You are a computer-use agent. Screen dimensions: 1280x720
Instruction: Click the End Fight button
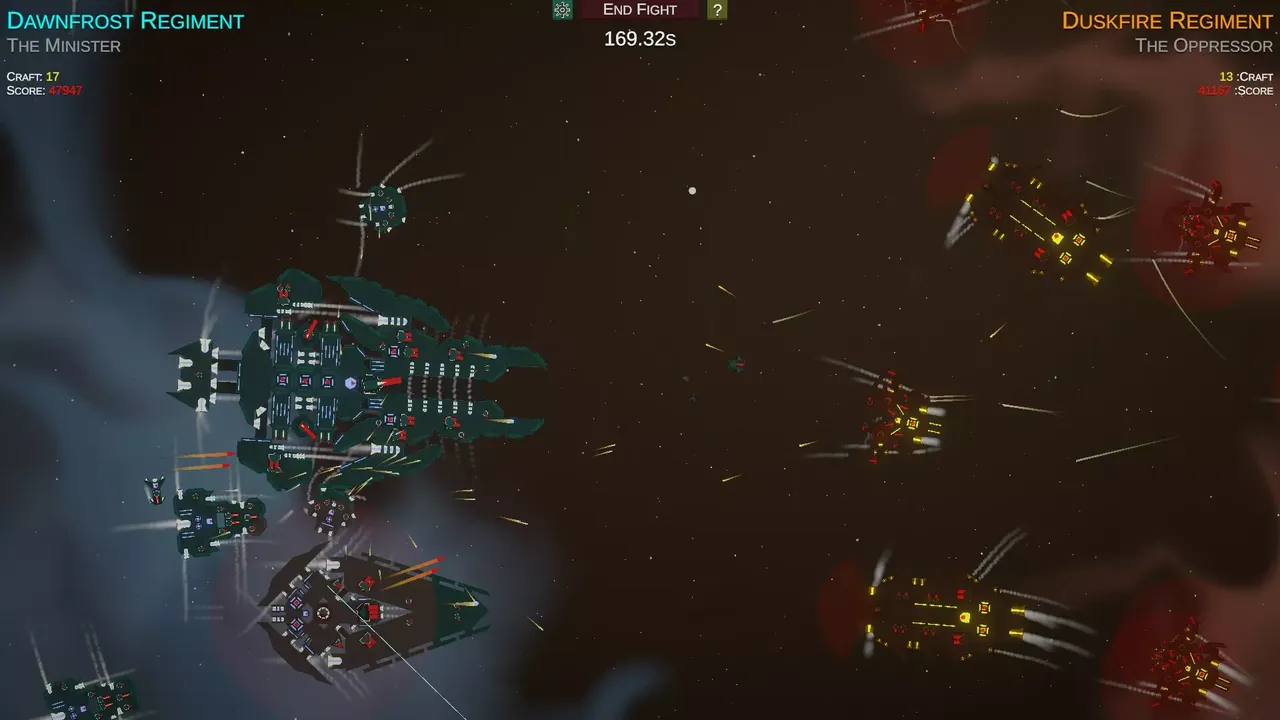640,10
